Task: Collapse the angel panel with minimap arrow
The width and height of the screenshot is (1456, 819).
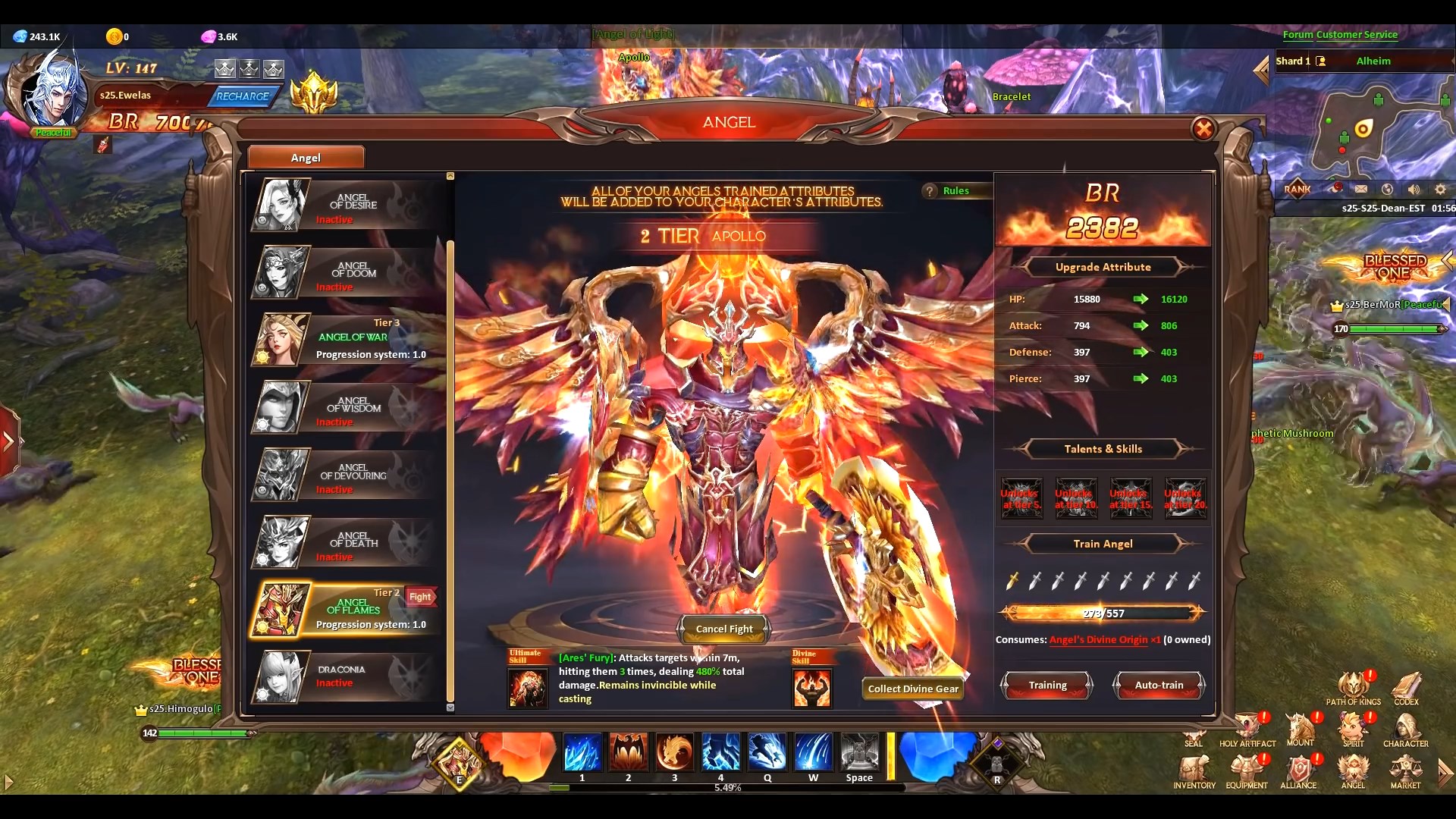Action: (1261, 70)
